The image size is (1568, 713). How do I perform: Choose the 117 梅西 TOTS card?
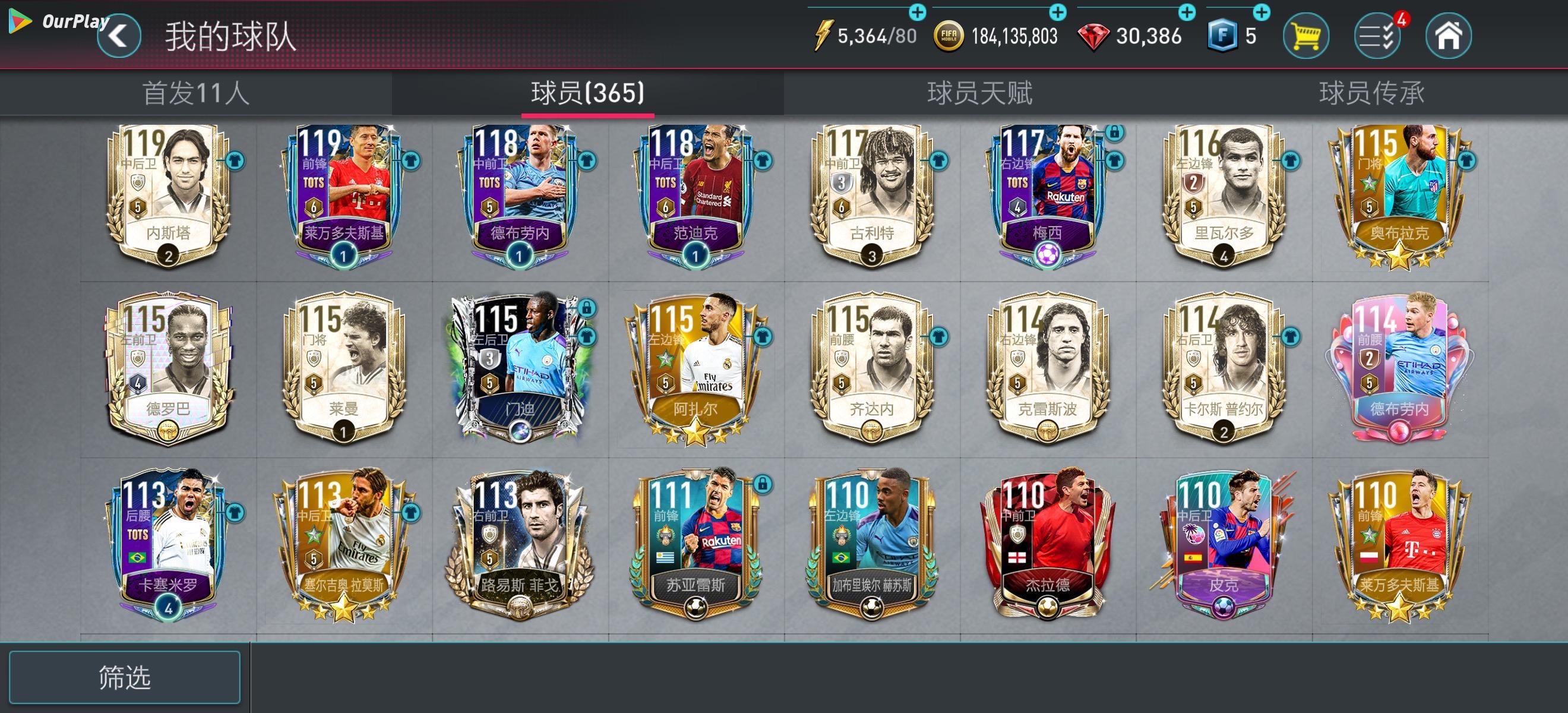(1048, 195)
